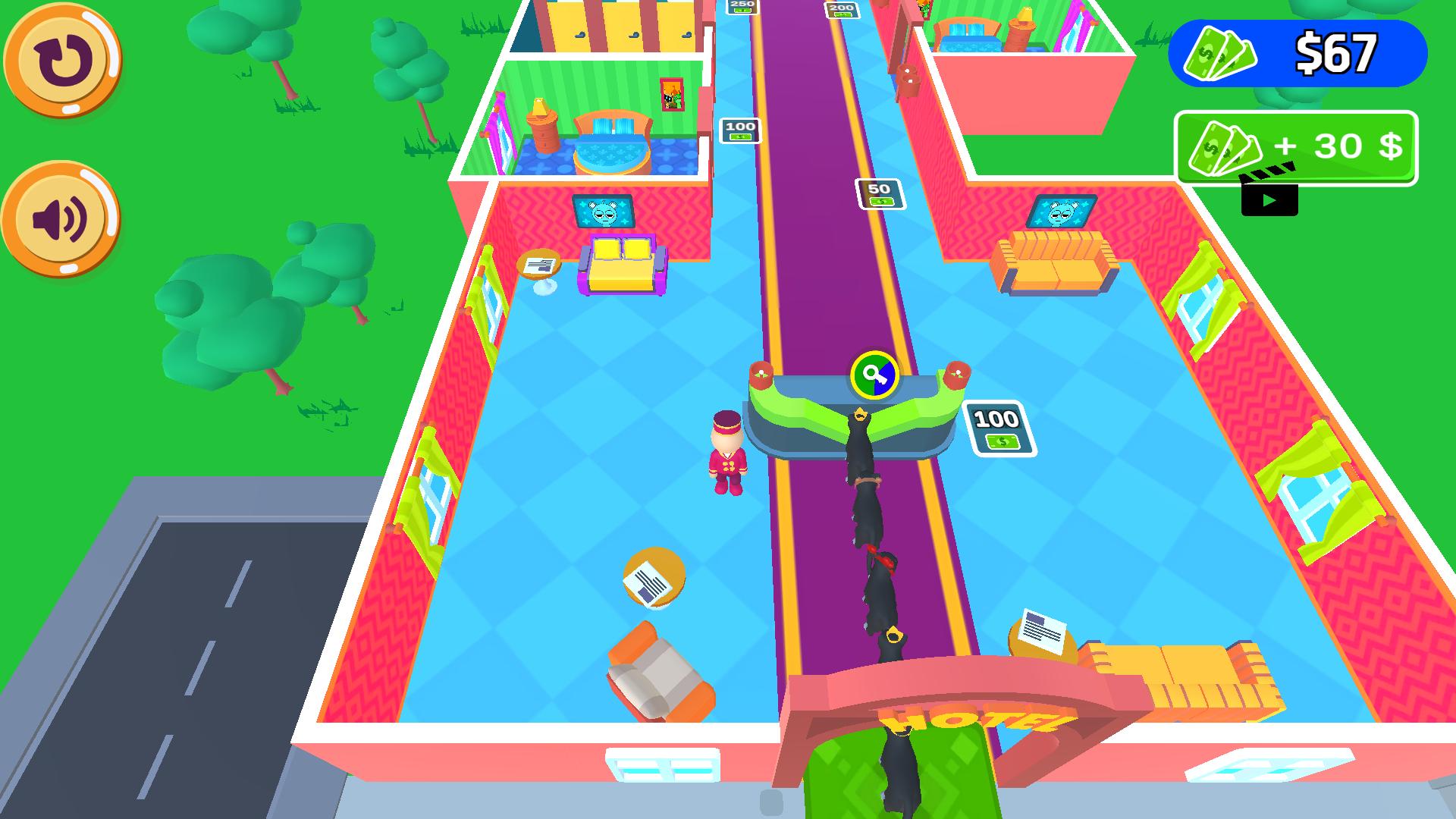Click the restart level icon

click(x=64, y=61)
